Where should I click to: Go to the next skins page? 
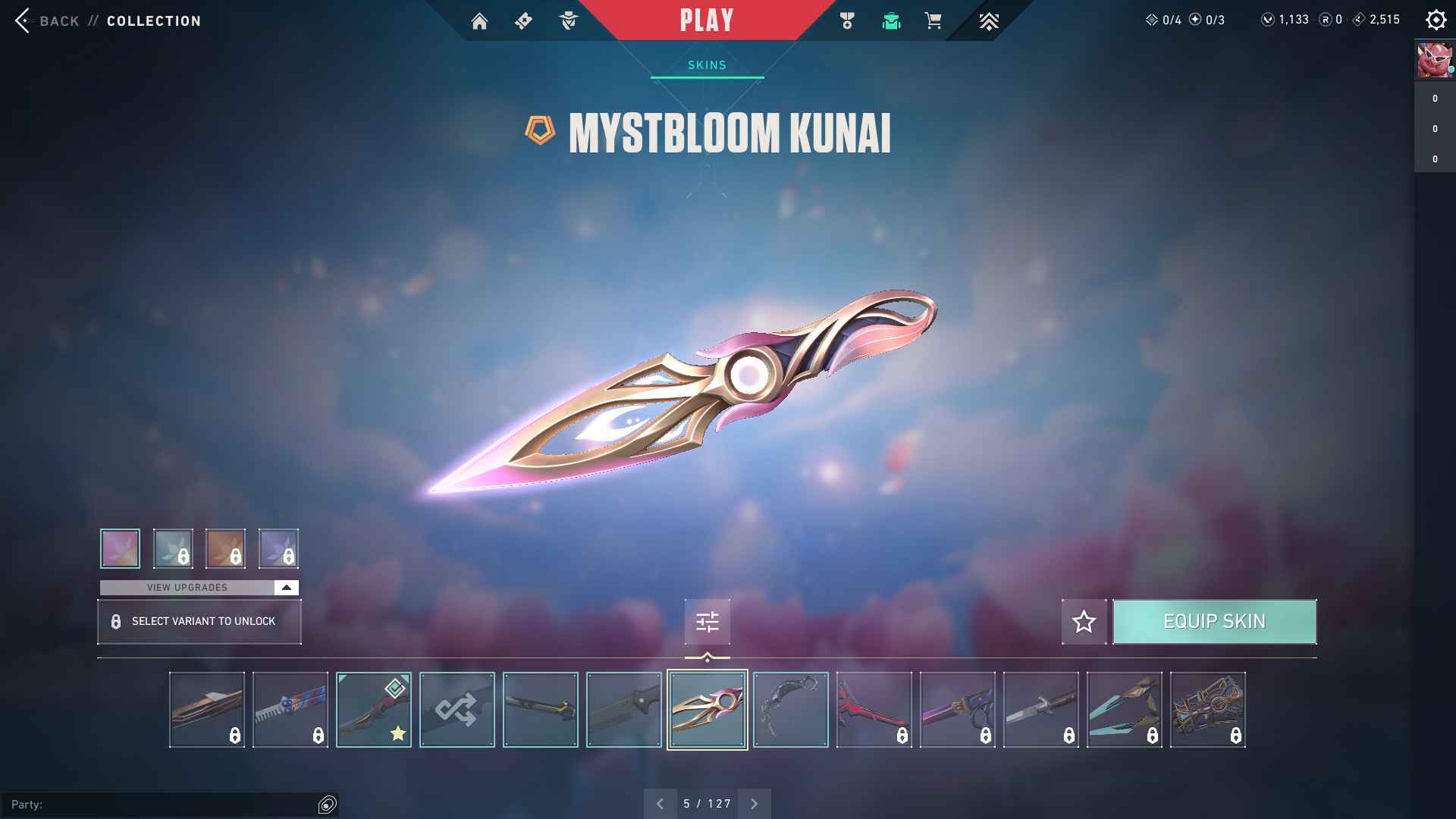(x=754, y=804)
